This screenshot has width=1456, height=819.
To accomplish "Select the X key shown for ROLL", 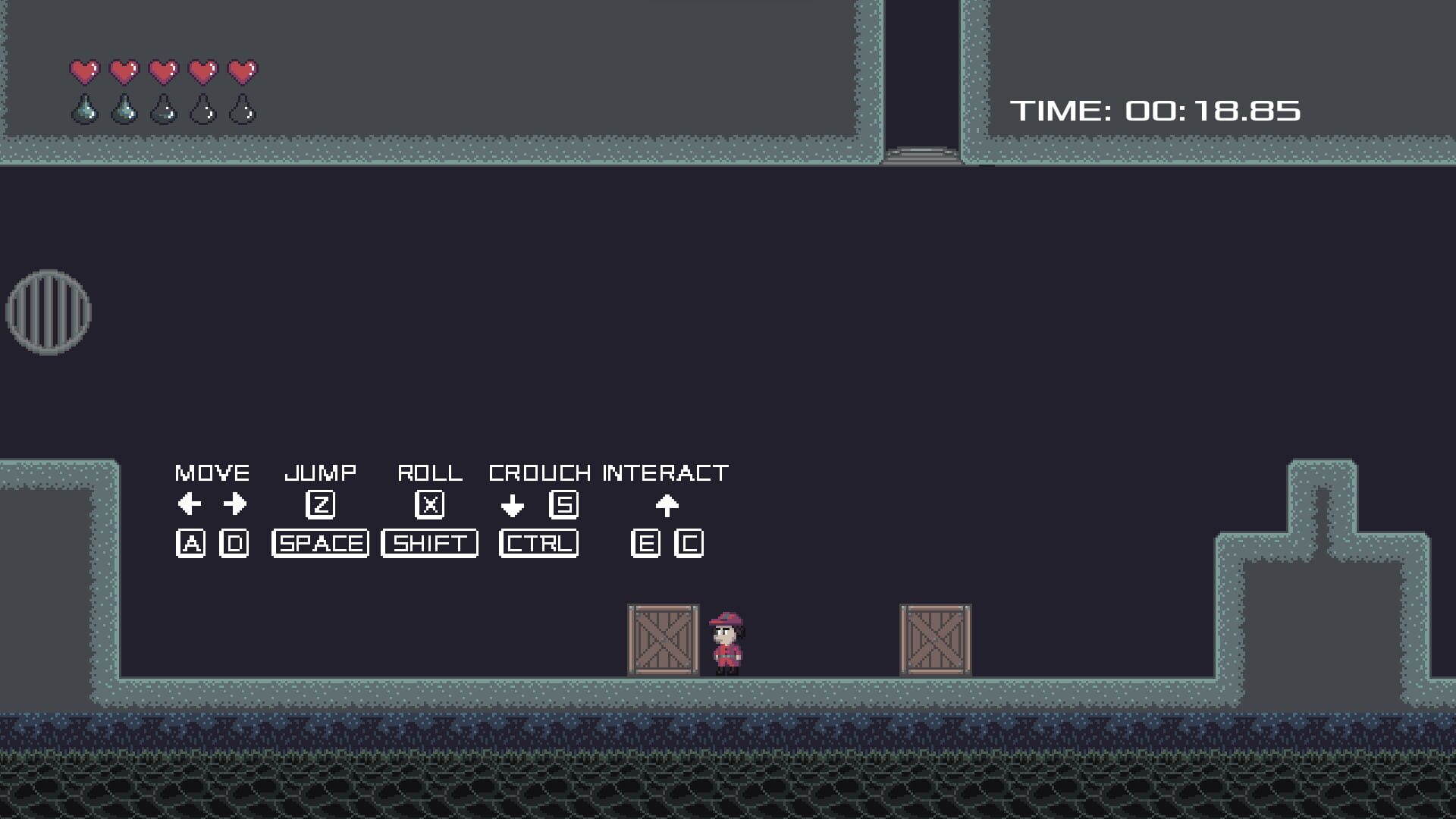I will click(431, 503).
